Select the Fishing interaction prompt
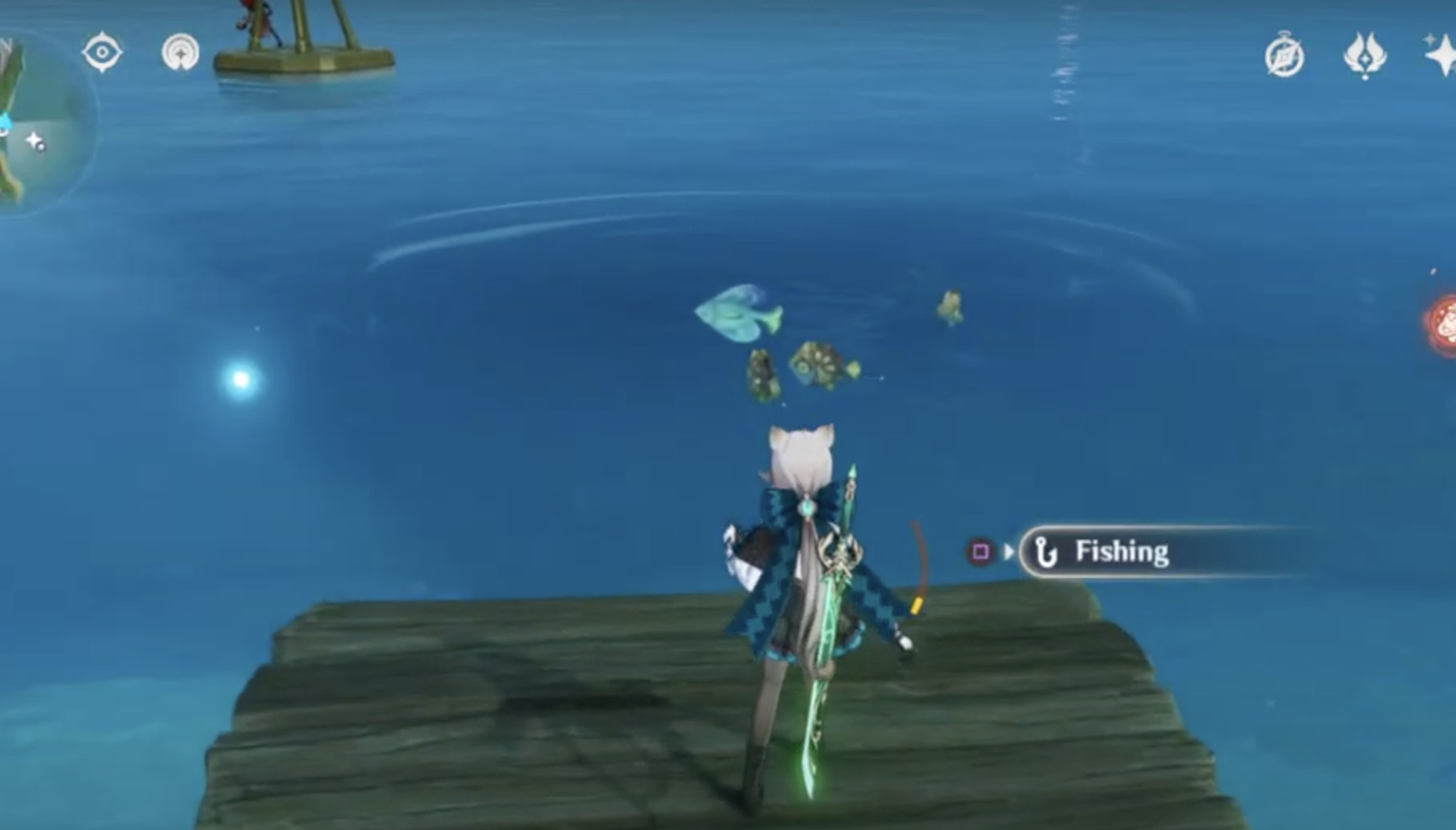Screen dimensions: 1456x830 point(1122,552)
